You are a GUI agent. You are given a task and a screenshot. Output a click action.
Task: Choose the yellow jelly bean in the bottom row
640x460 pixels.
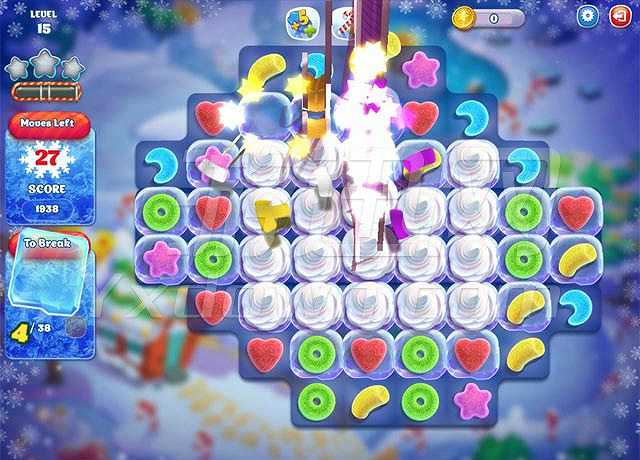pyautogui.click(x=368, y=401)
